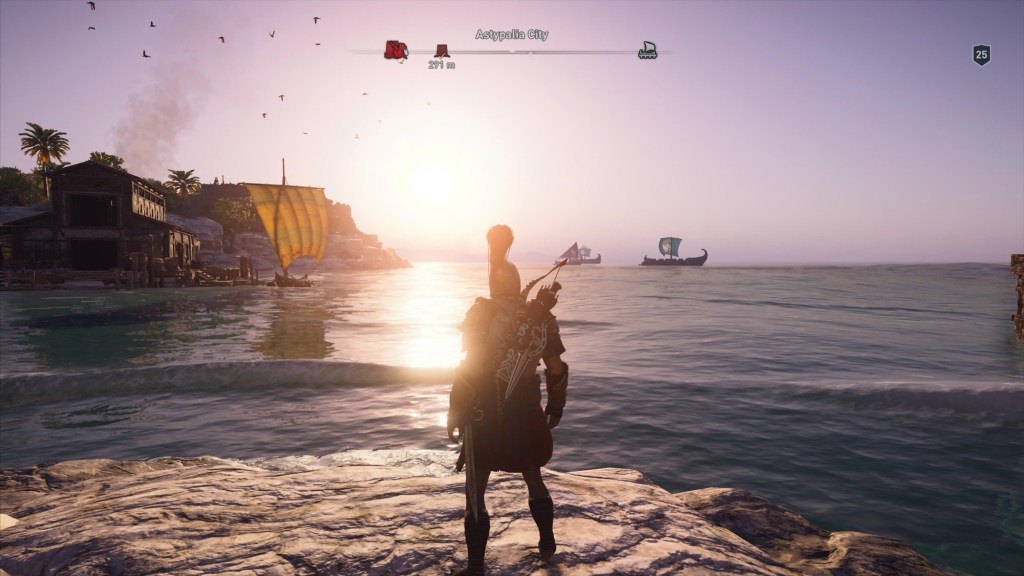The height and width of the screenshot is (576, 1024).
Task: Open the level 25 badge
Action: point(981,55)
